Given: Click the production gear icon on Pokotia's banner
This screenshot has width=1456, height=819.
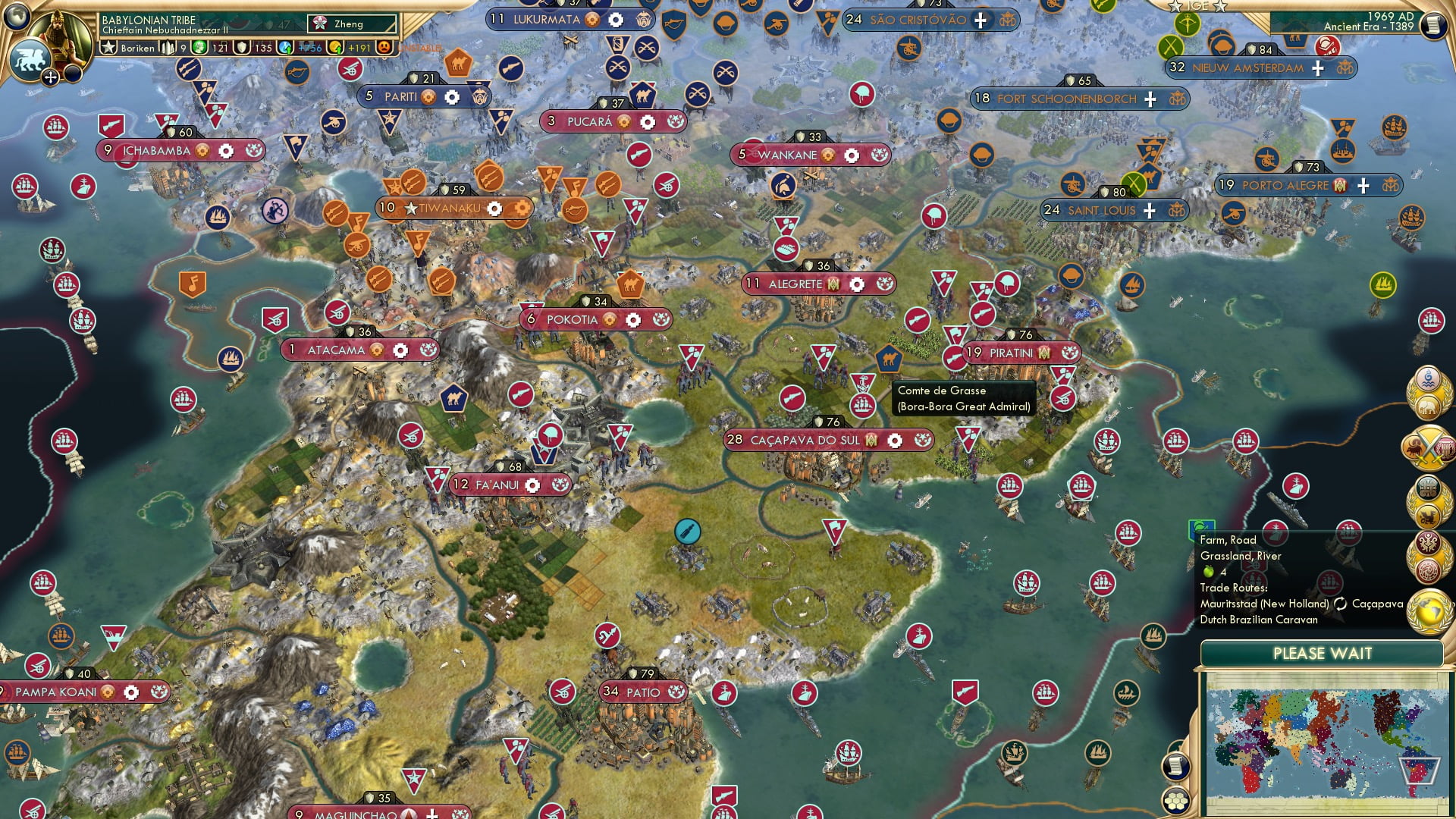Looking at the screenshot, I should pyautogui.click(x=634, y=320).
